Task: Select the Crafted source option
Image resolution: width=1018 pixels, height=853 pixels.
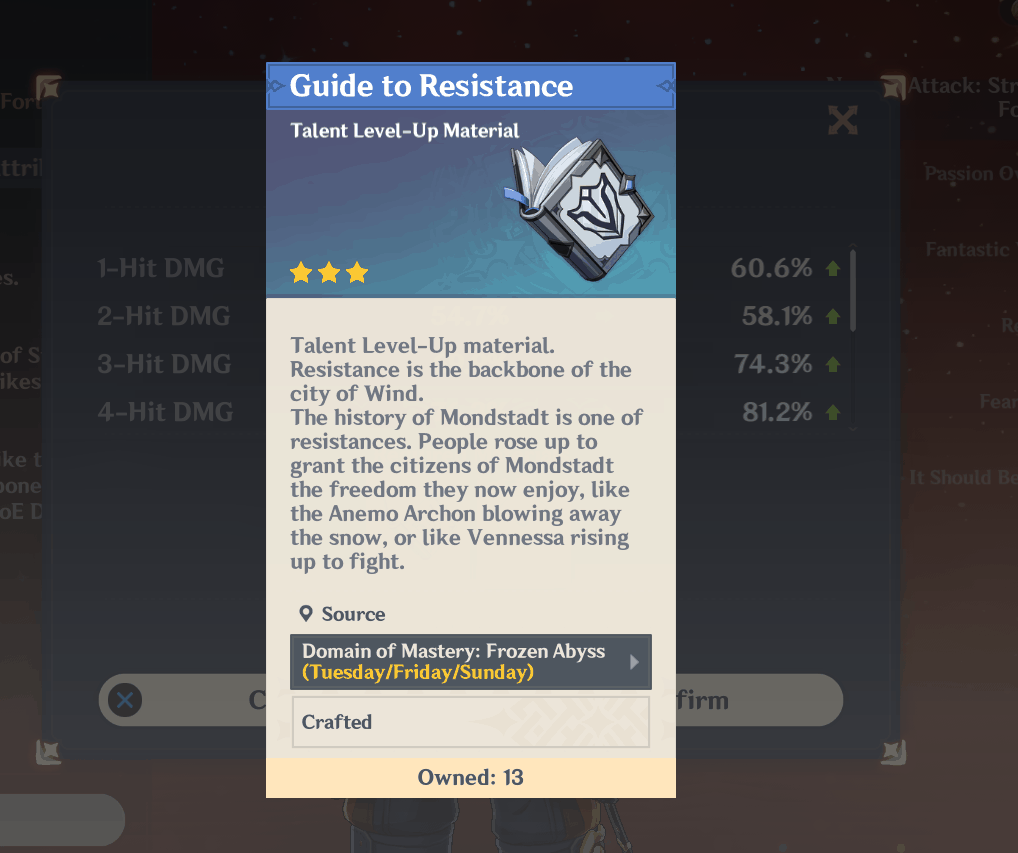Action: 470,722
